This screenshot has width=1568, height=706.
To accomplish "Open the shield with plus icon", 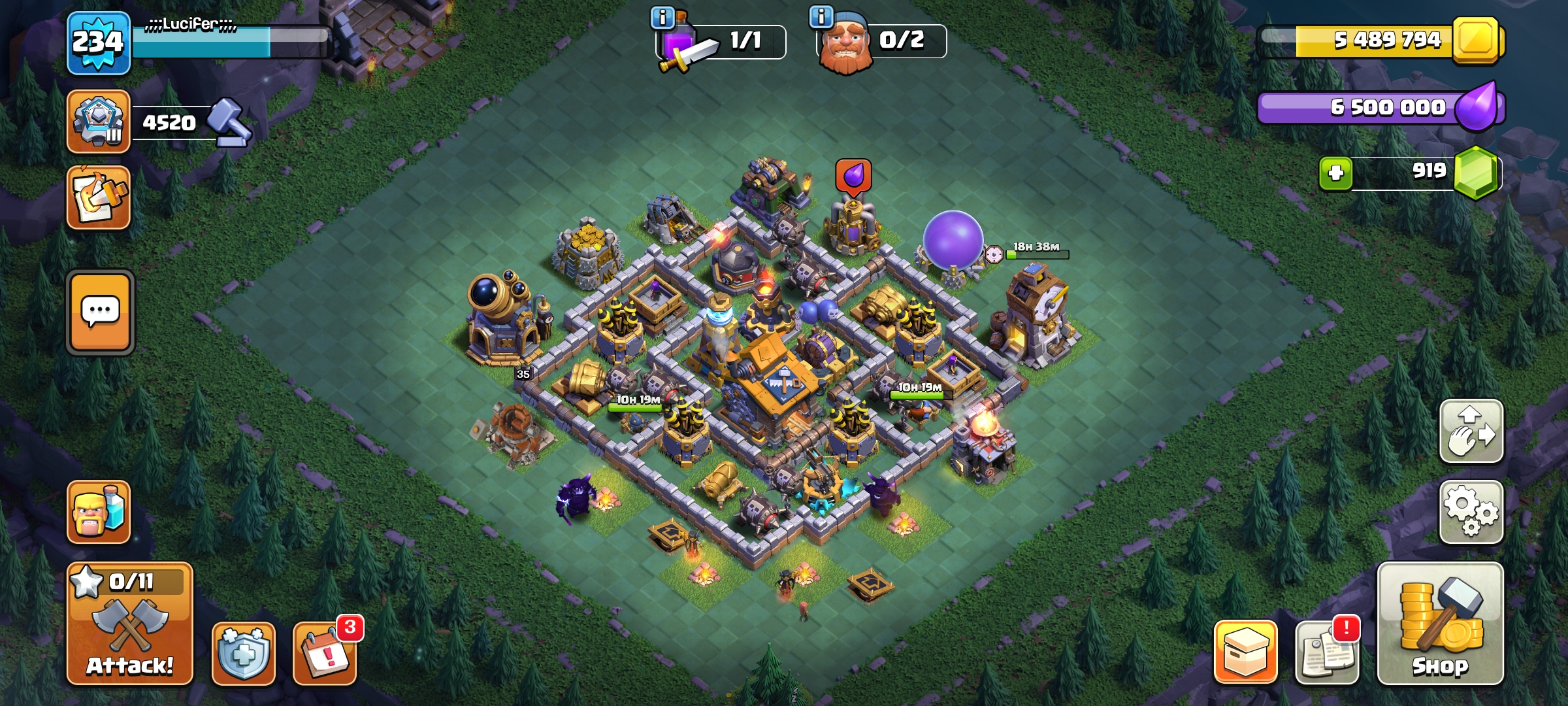I will tap(243, 653).
